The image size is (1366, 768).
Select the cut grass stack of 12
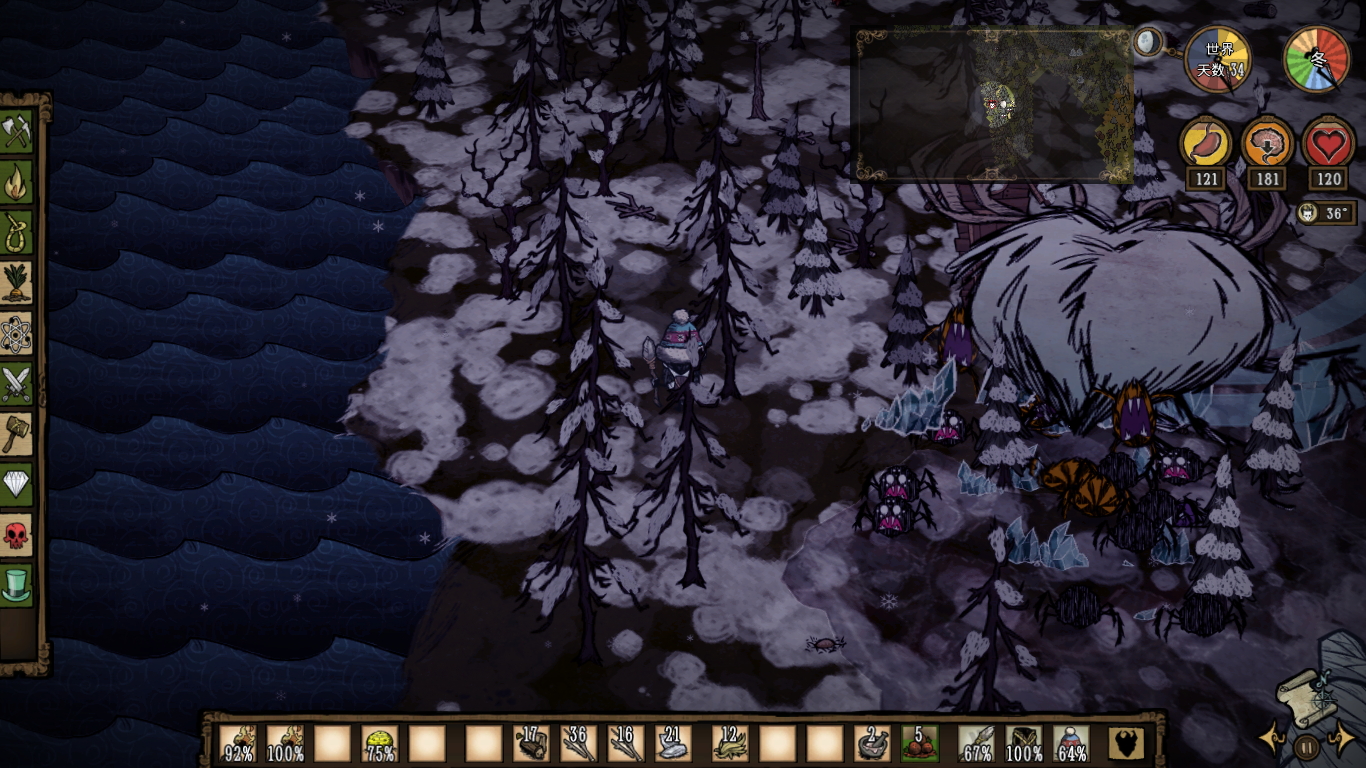click(730, 744)
